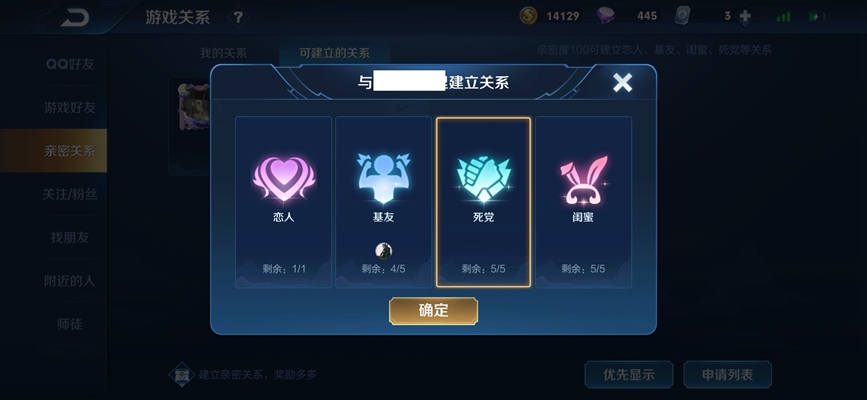867x400 pixels.
Task: Select the 可建立的关系 tab
Action: [333, 53]
